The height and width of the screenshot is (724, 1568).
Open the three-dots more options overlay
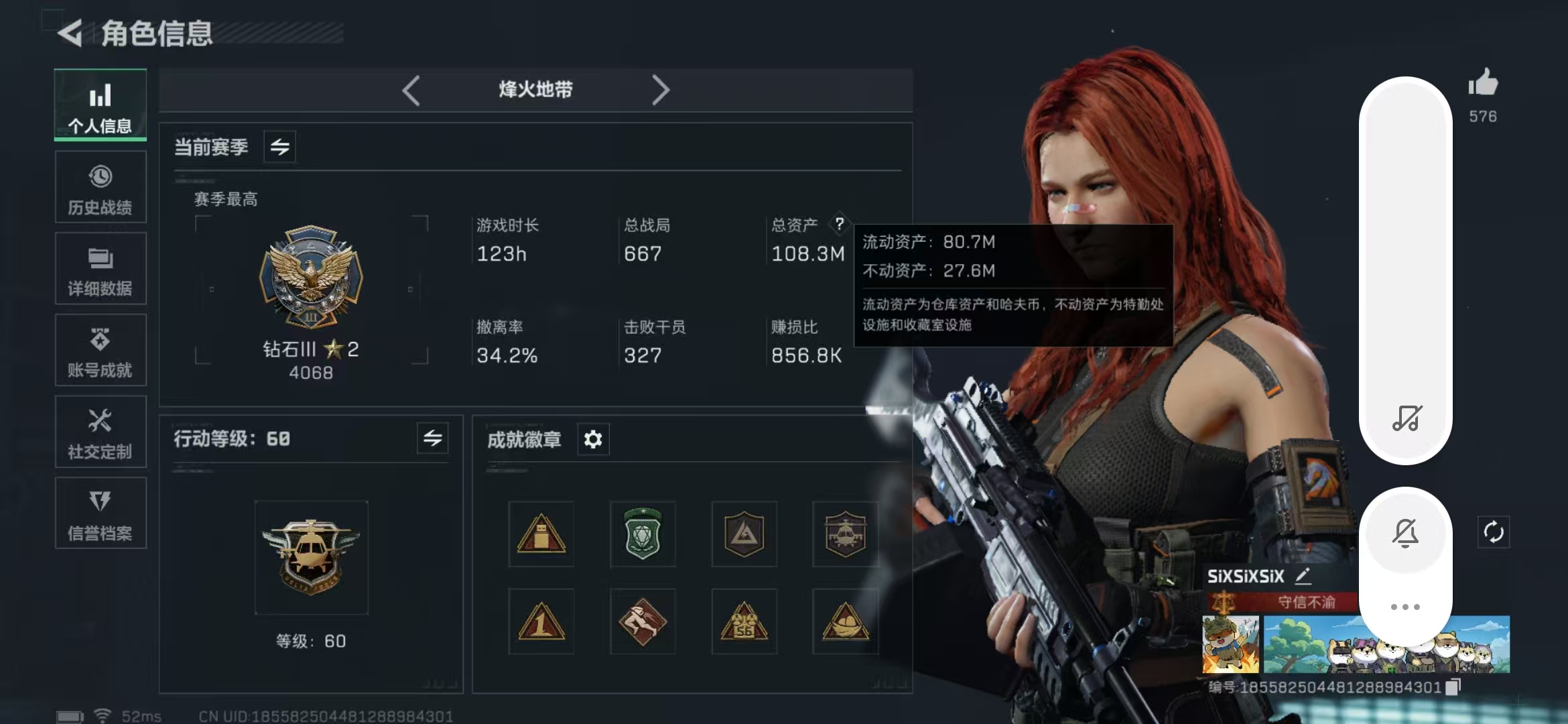click(1405, 607)
